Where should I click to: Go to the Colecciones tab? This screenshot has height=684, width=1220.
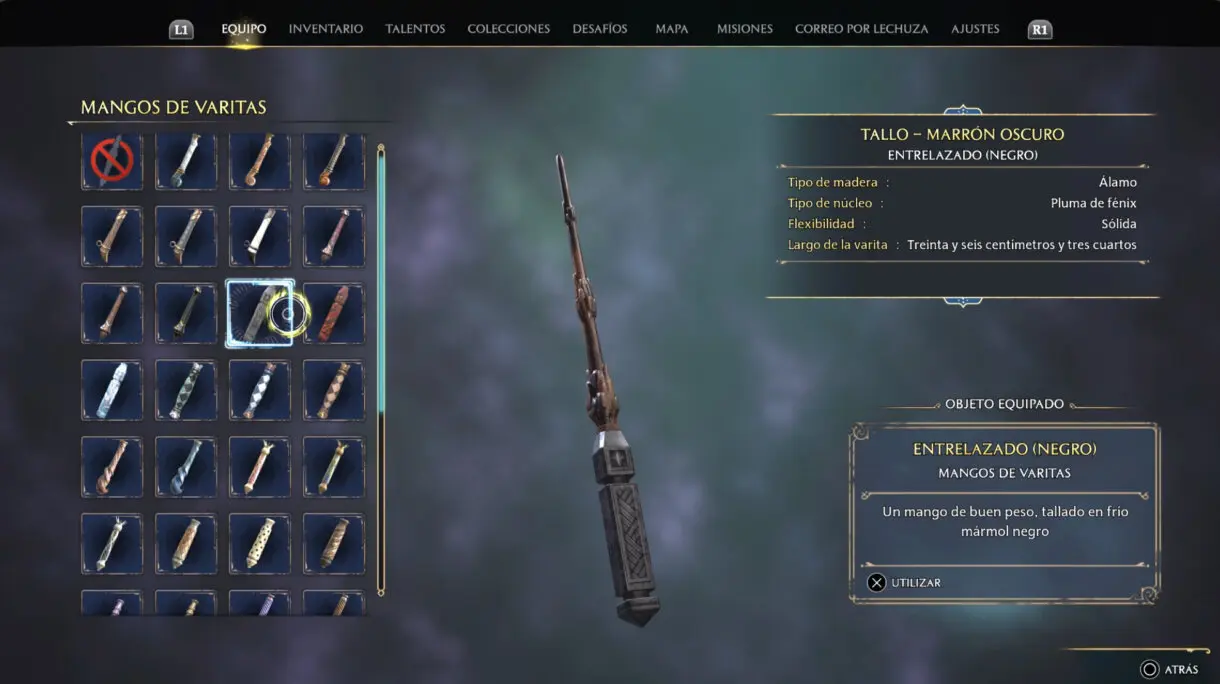click(x=508, y=29)
